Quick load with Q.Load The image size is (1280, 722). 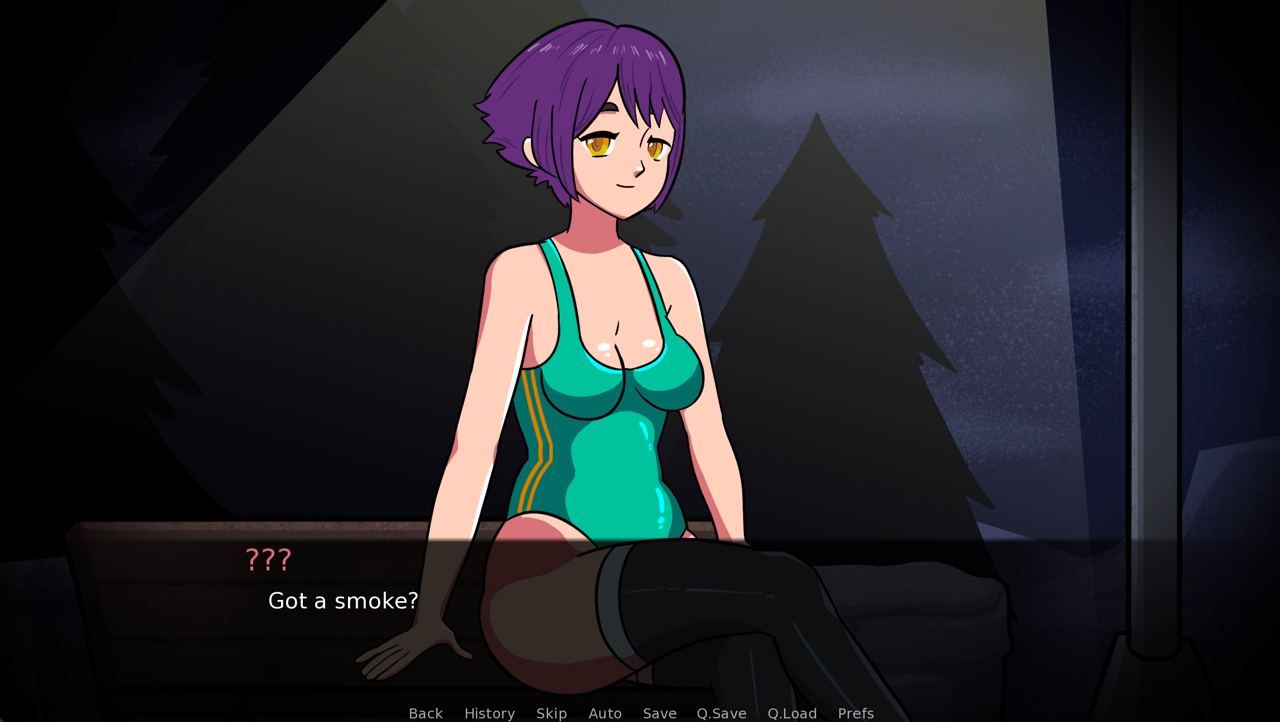point(791,713)
